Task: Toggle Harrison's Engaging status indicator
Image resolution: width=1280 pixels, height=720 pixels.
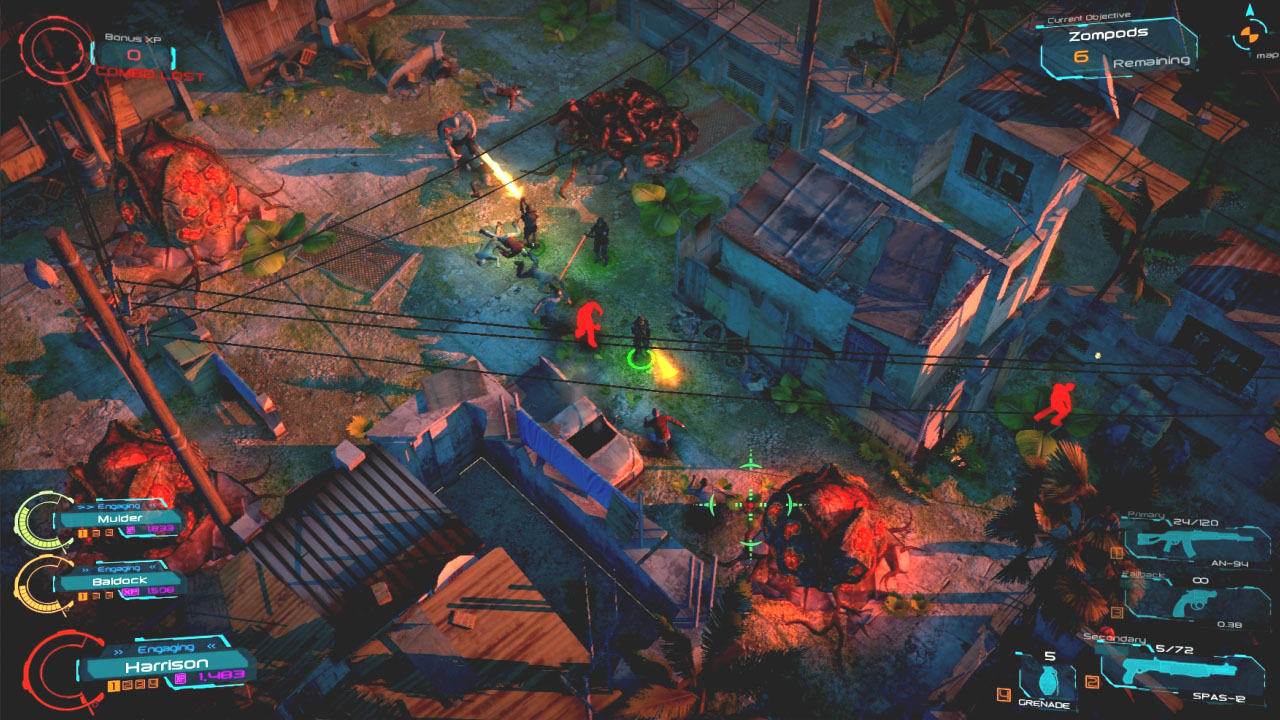Action: tap(167, 647)
